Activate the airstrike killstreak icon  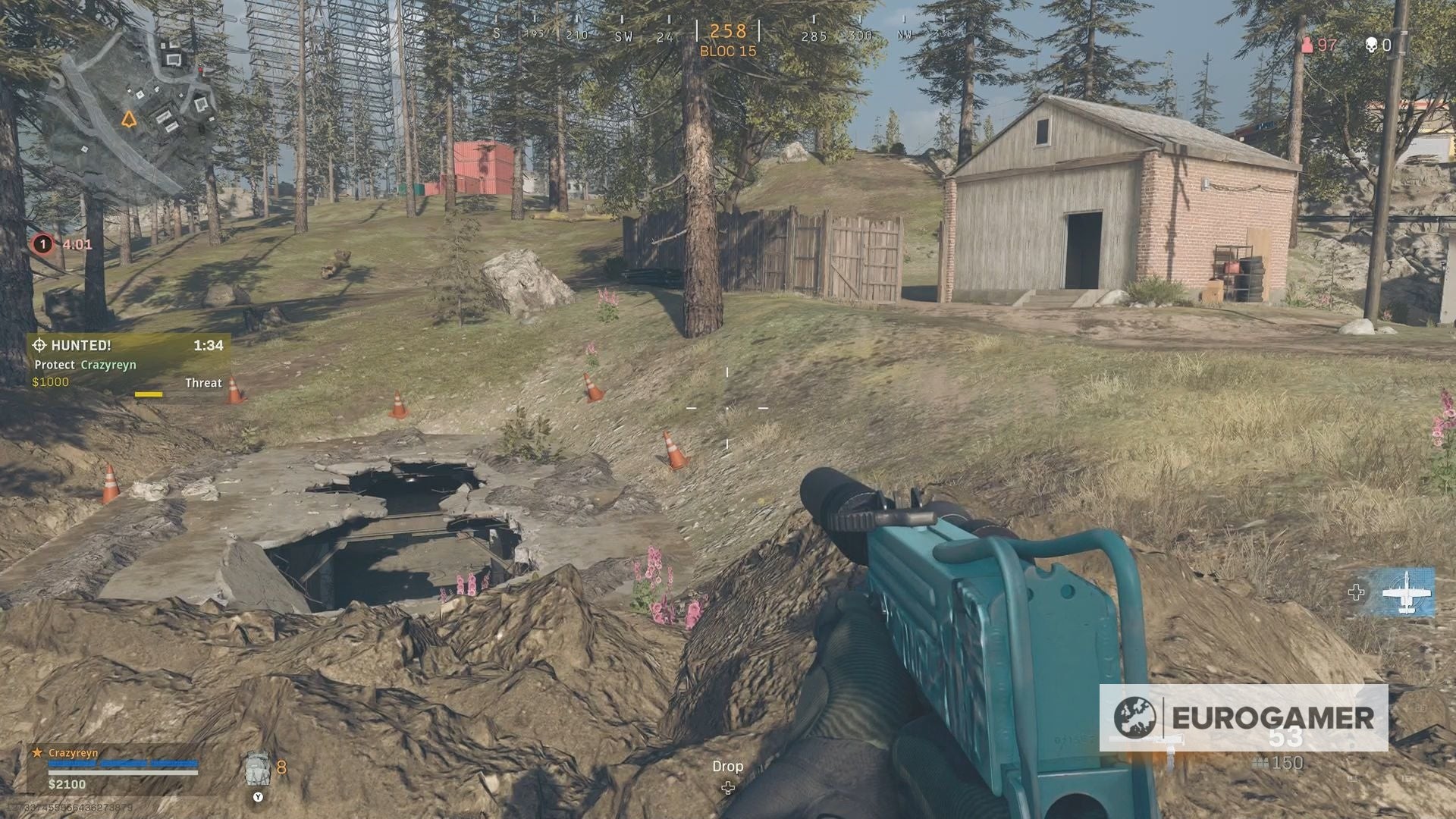pyautogui.click(x=1407, y=591)
